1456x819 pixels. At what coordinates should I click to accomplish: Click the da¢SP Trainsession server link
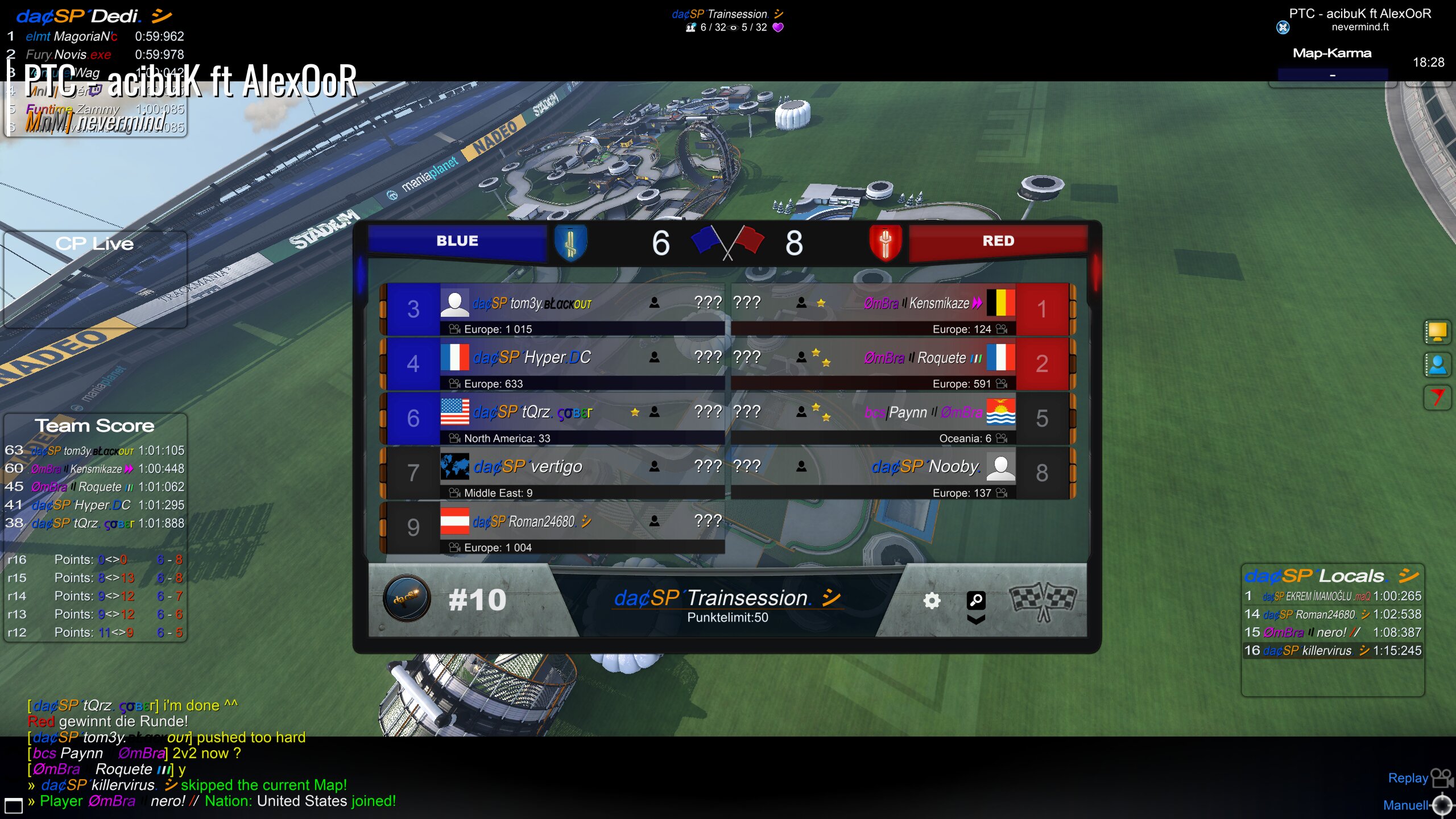(712, 598)
